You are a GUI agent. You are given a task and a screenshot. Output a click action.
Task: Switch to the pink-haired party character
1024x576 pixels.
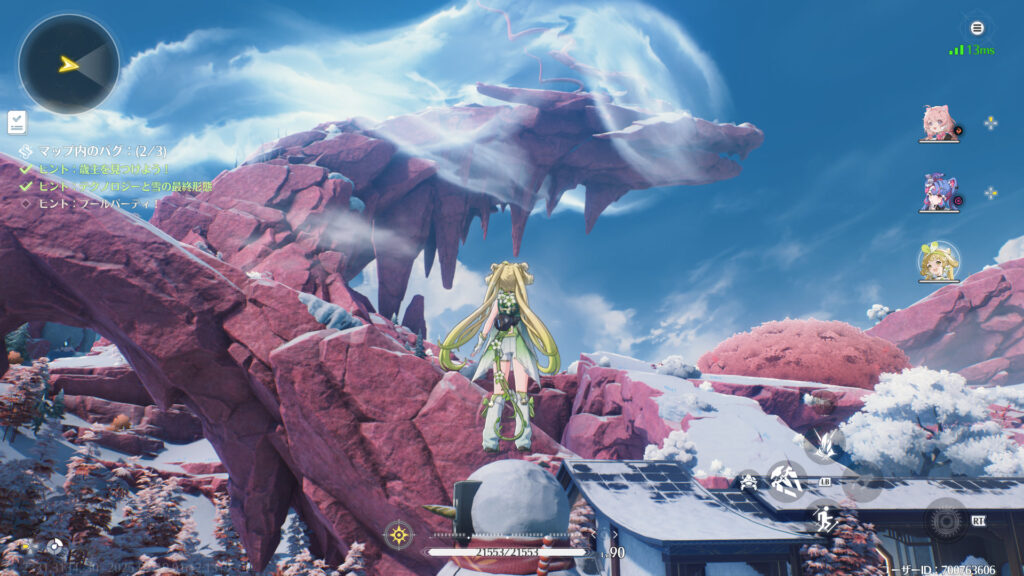click(x=938, y=123)
